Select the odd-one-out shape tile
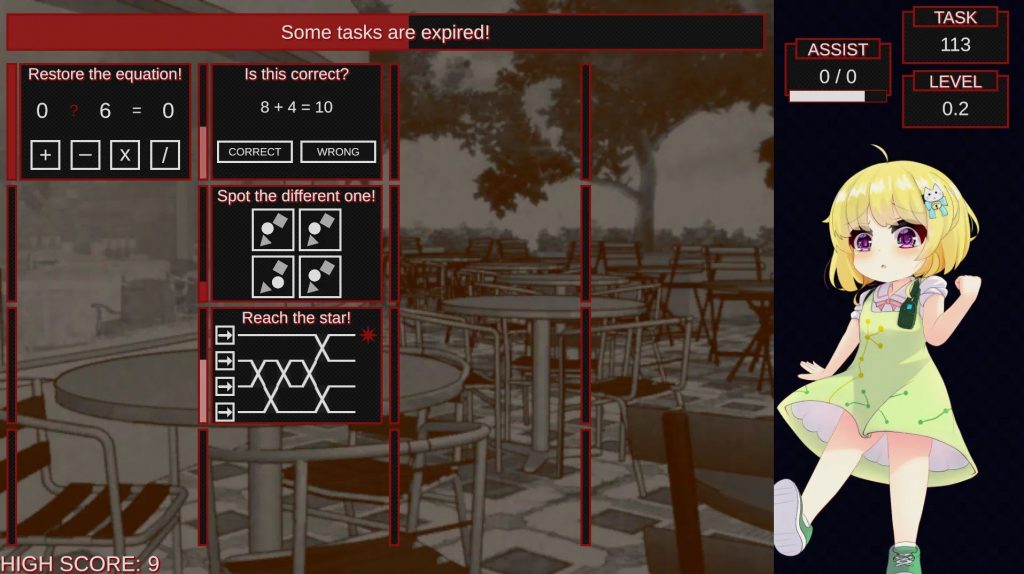The height and width of the screenshot is (574, 1024). click(x=273, y=277)
